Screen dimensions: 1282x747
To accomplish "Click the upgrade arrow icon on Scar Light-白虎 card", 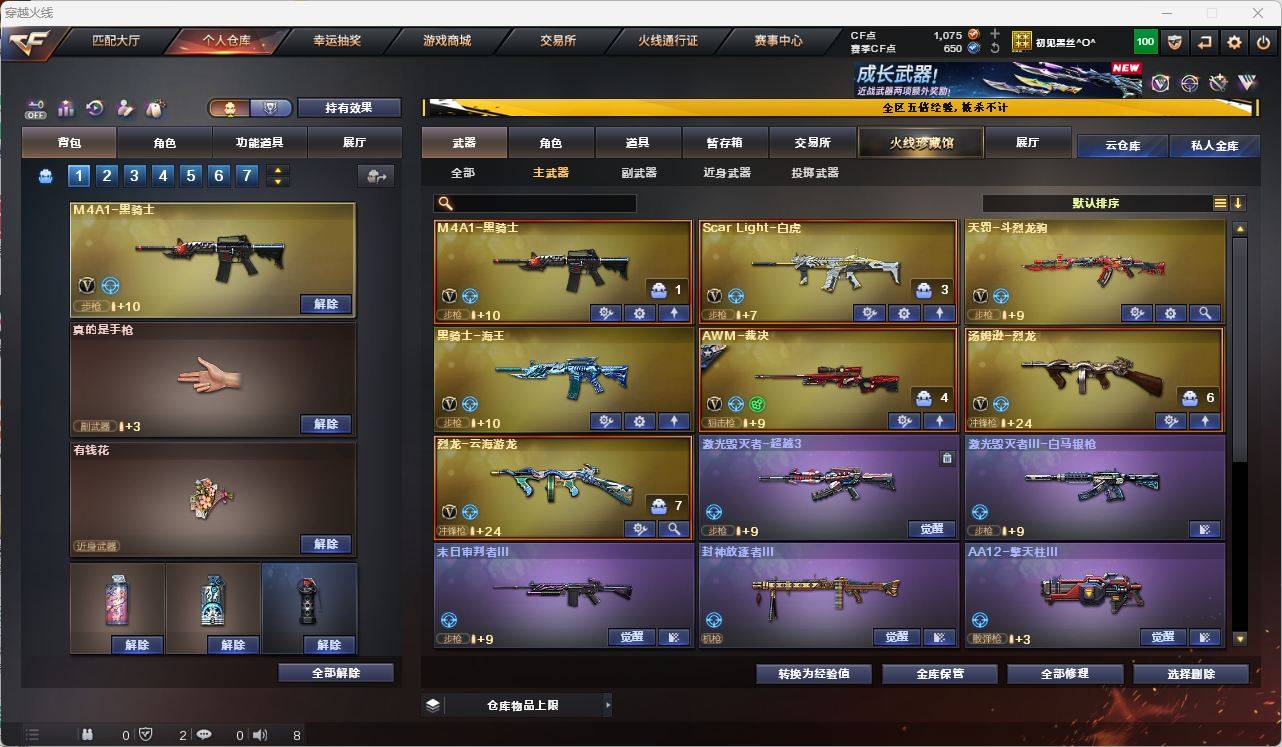I will tap(939, 313).
